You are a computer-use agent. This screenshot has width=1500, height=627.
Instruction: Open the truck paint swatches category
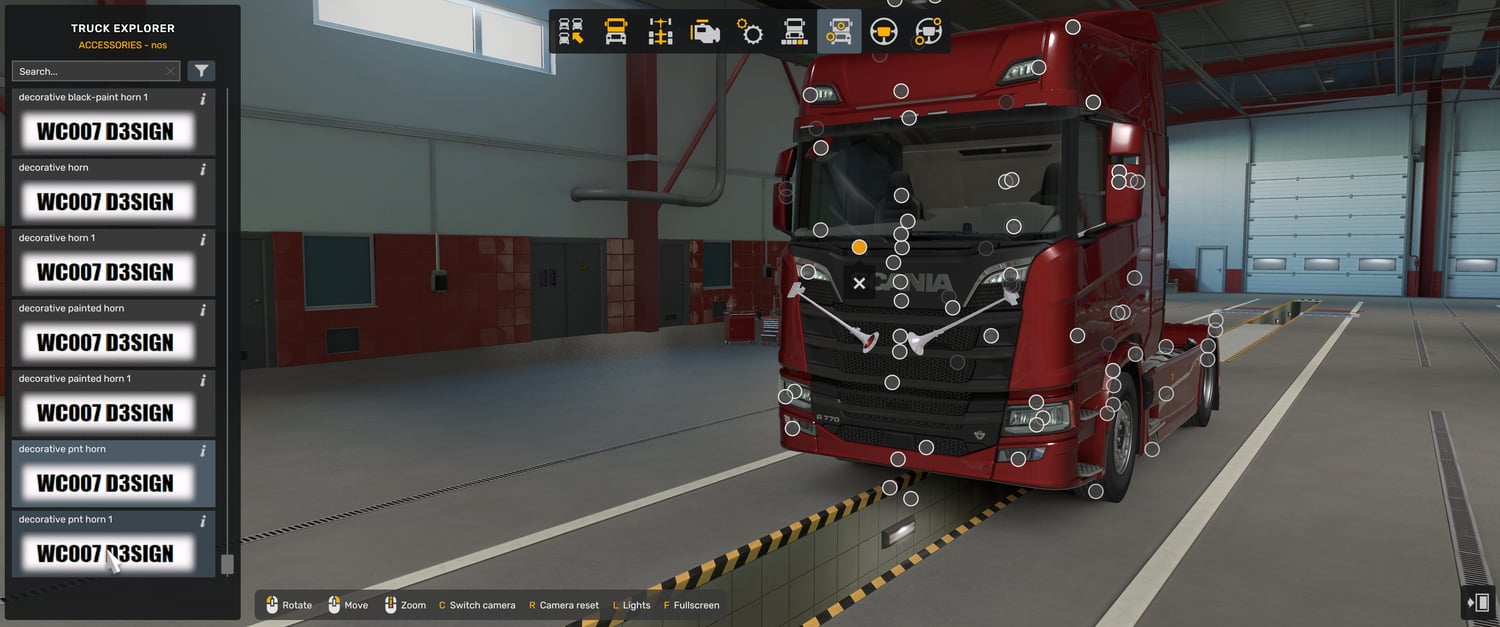point(794,32)
